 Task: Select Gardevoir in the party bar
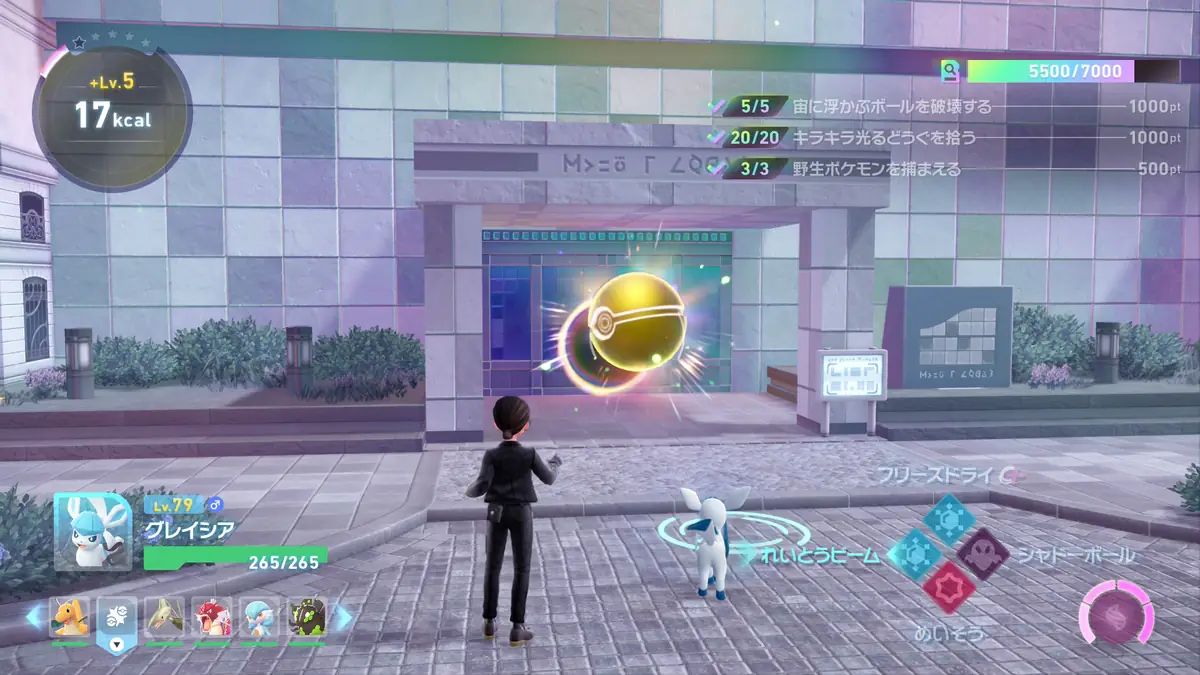coord(259,618)
